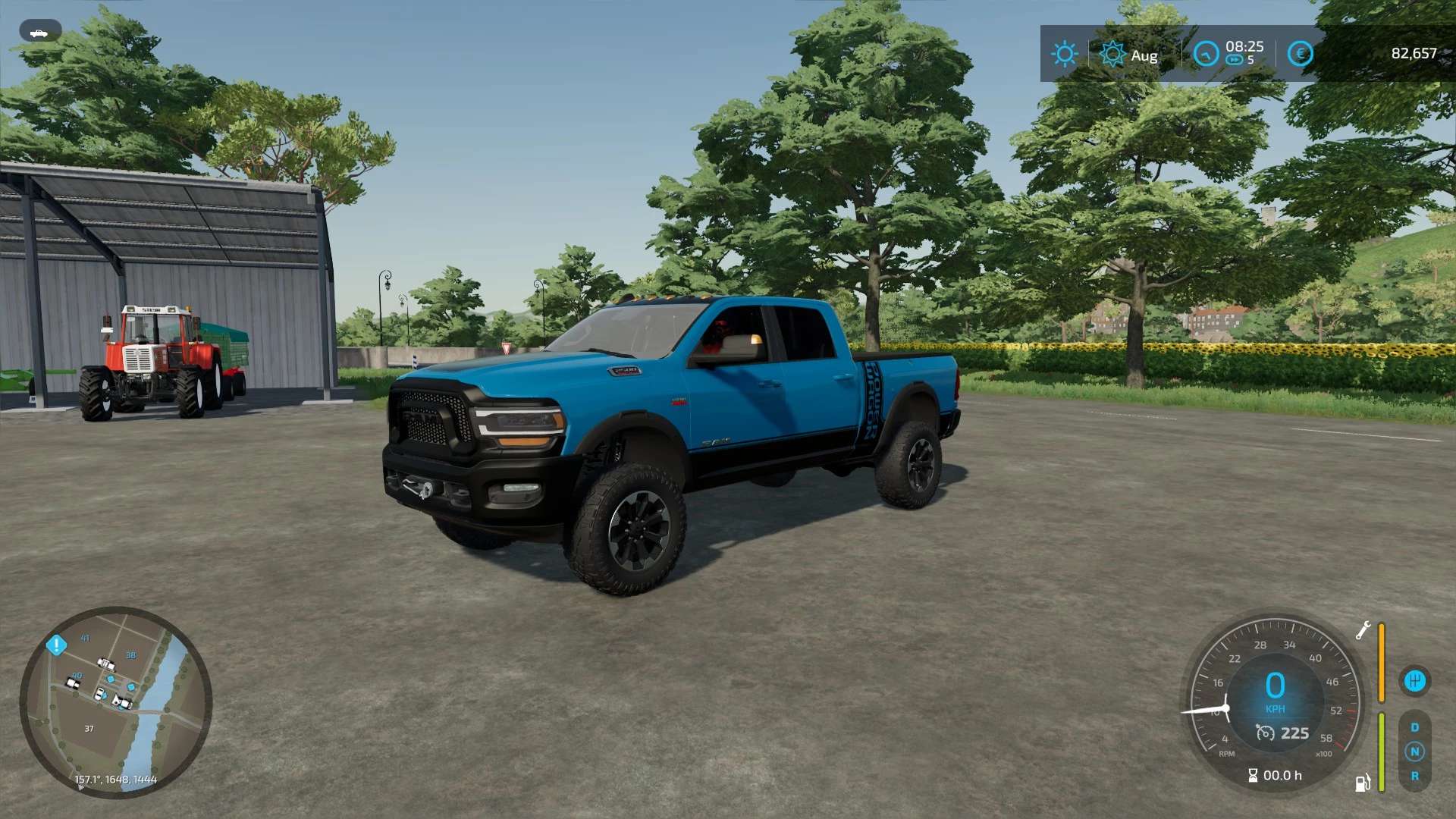Toggle the blue gear shifter icon
Viewport: 1456px width, 819px height.
pyautogui.click(x=1414, y=681)
